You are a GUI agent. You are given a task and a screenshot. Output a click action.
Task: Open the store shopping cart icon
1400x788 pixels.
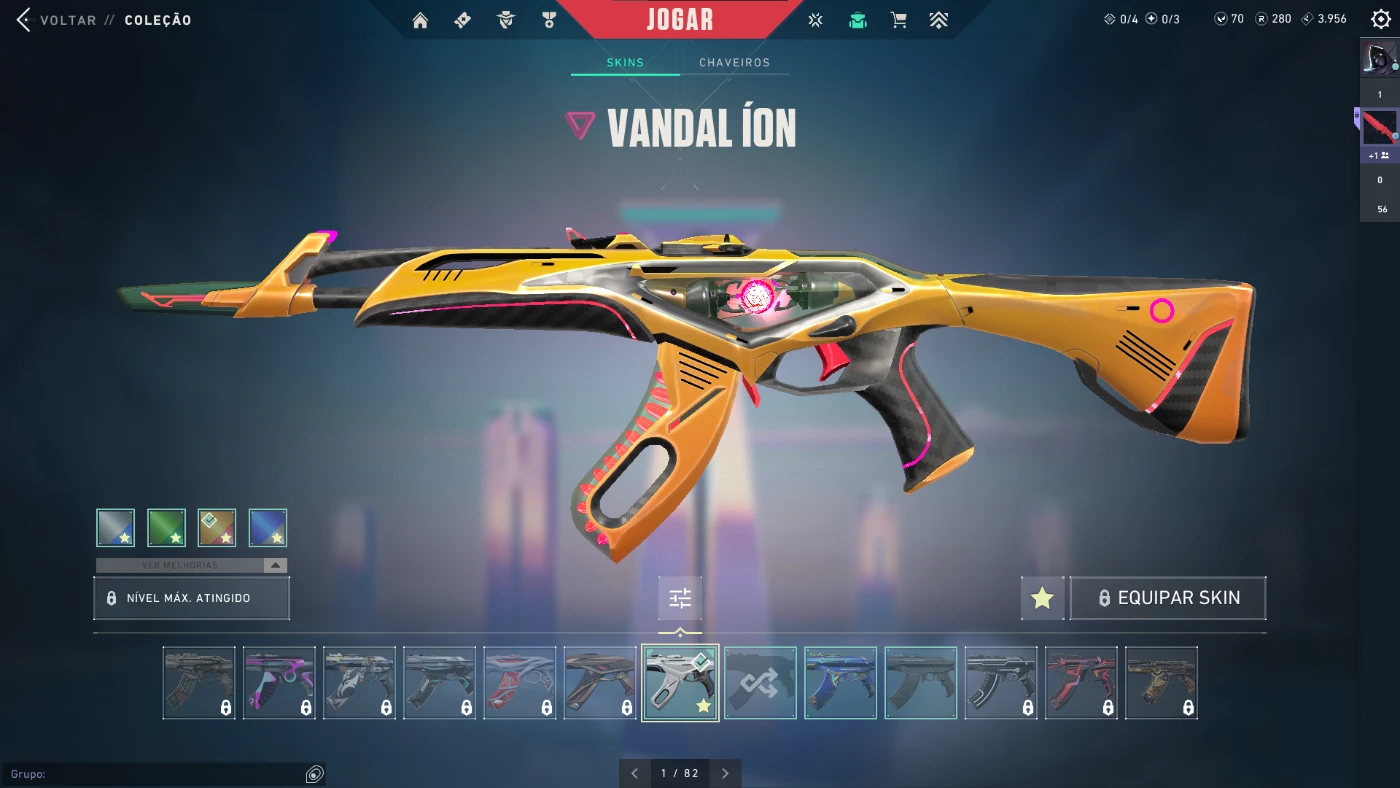898,20
